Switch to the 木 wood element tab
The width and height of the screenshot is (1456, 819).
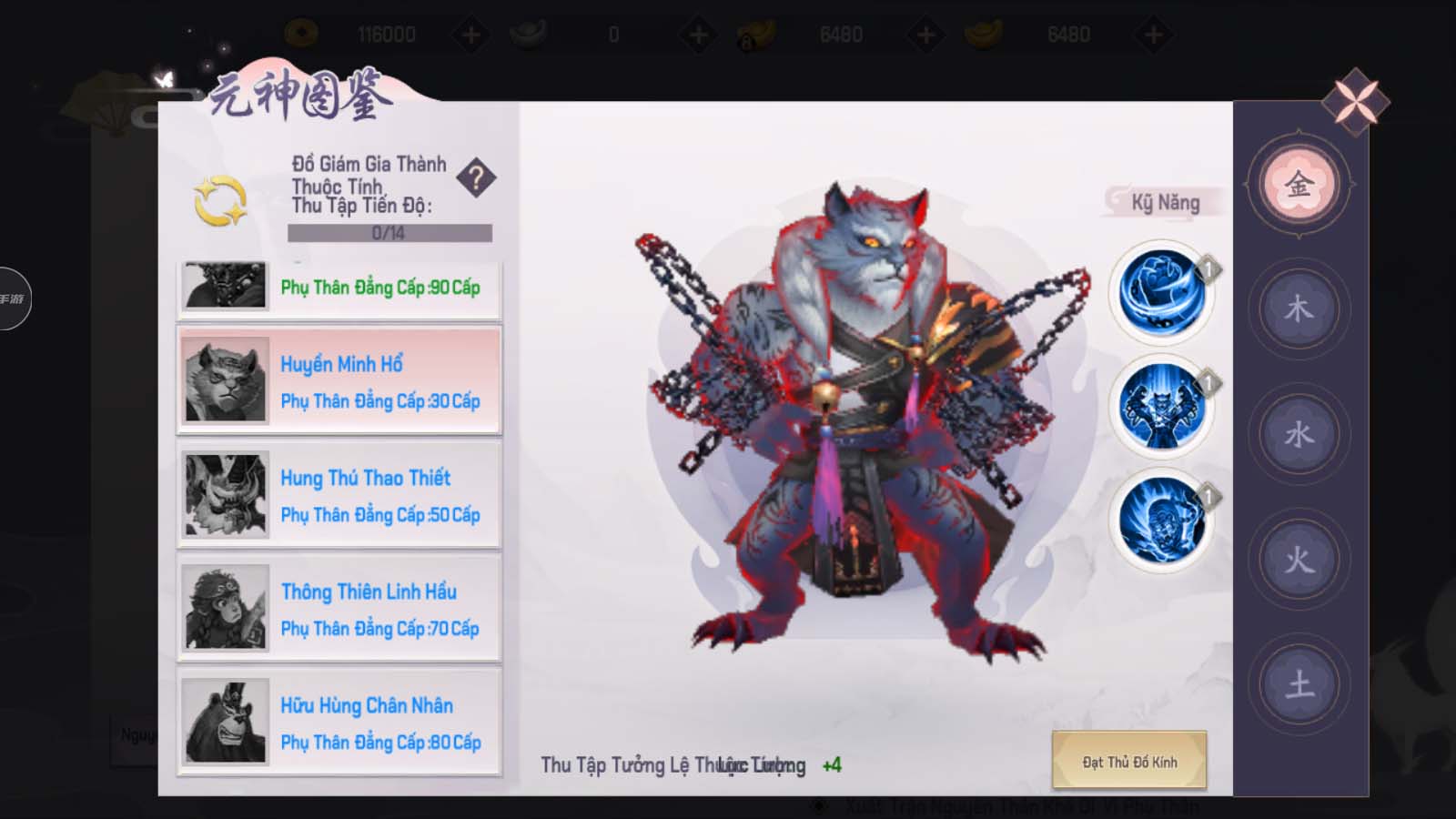[1299, 309]
